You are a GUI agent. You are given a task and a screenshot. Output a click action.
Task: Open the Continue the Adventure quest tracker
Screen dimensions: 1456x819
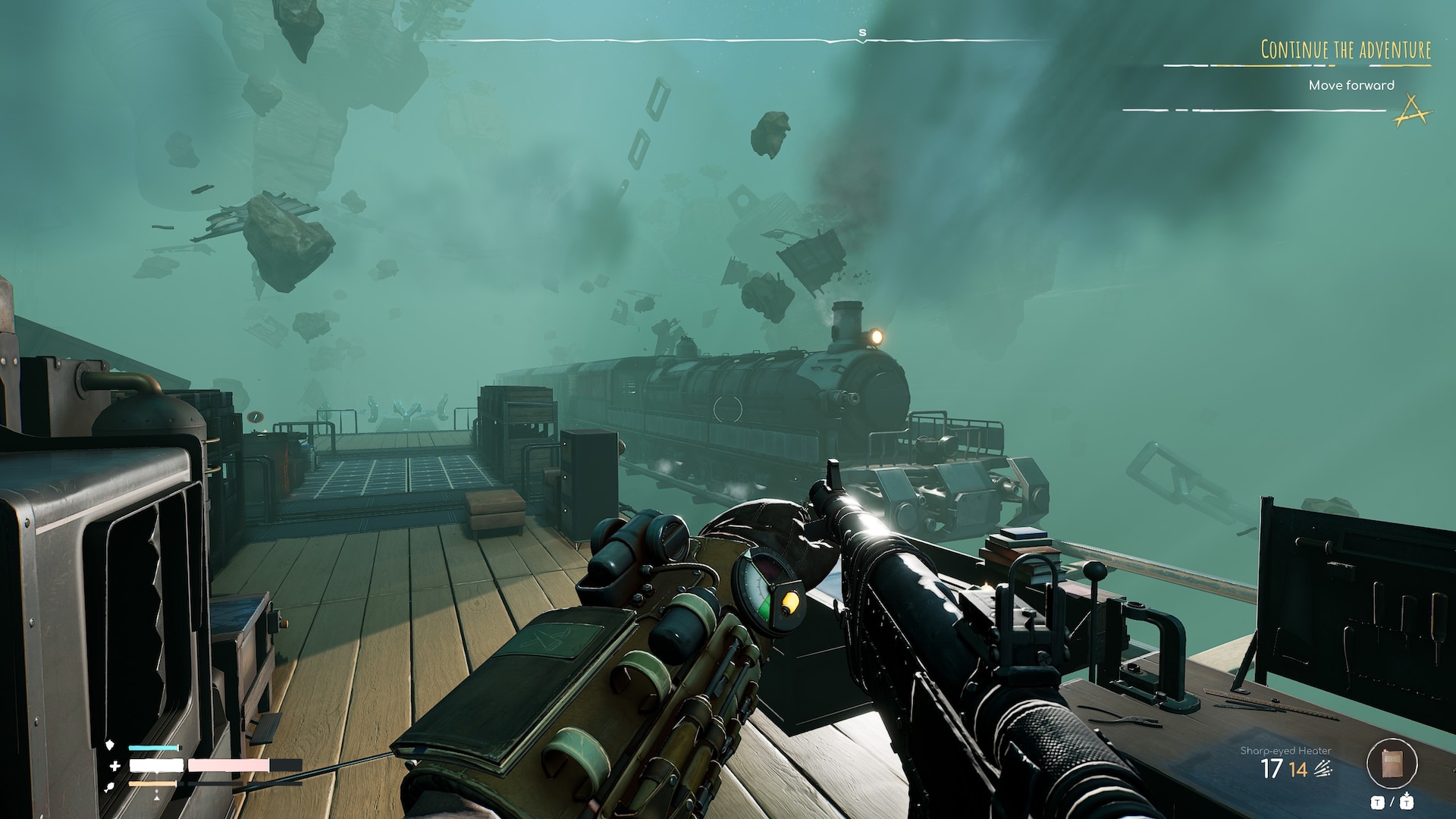point(1345,50)
